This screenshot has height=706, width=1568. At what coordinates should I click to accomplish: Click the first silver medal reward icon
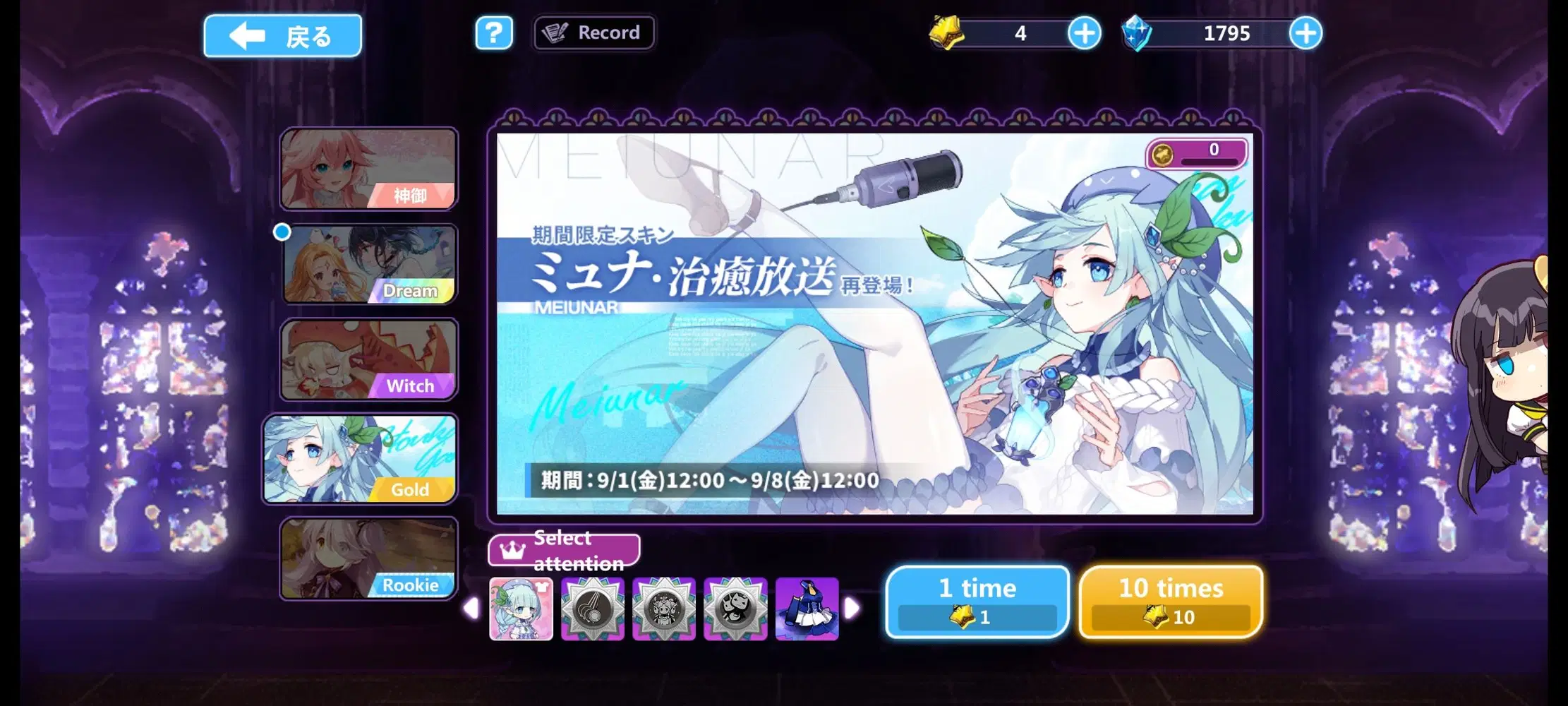[593, 609]
